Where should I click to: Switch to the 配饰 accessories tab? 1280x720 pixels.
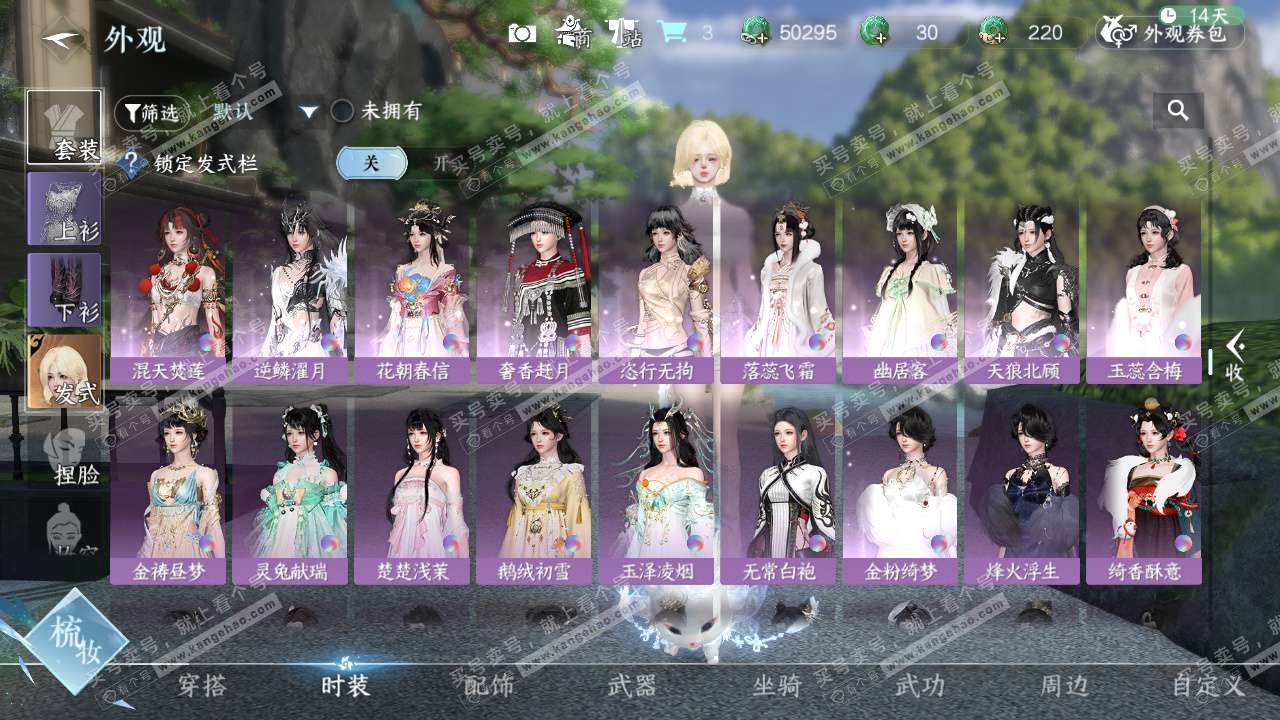(489, 685)
